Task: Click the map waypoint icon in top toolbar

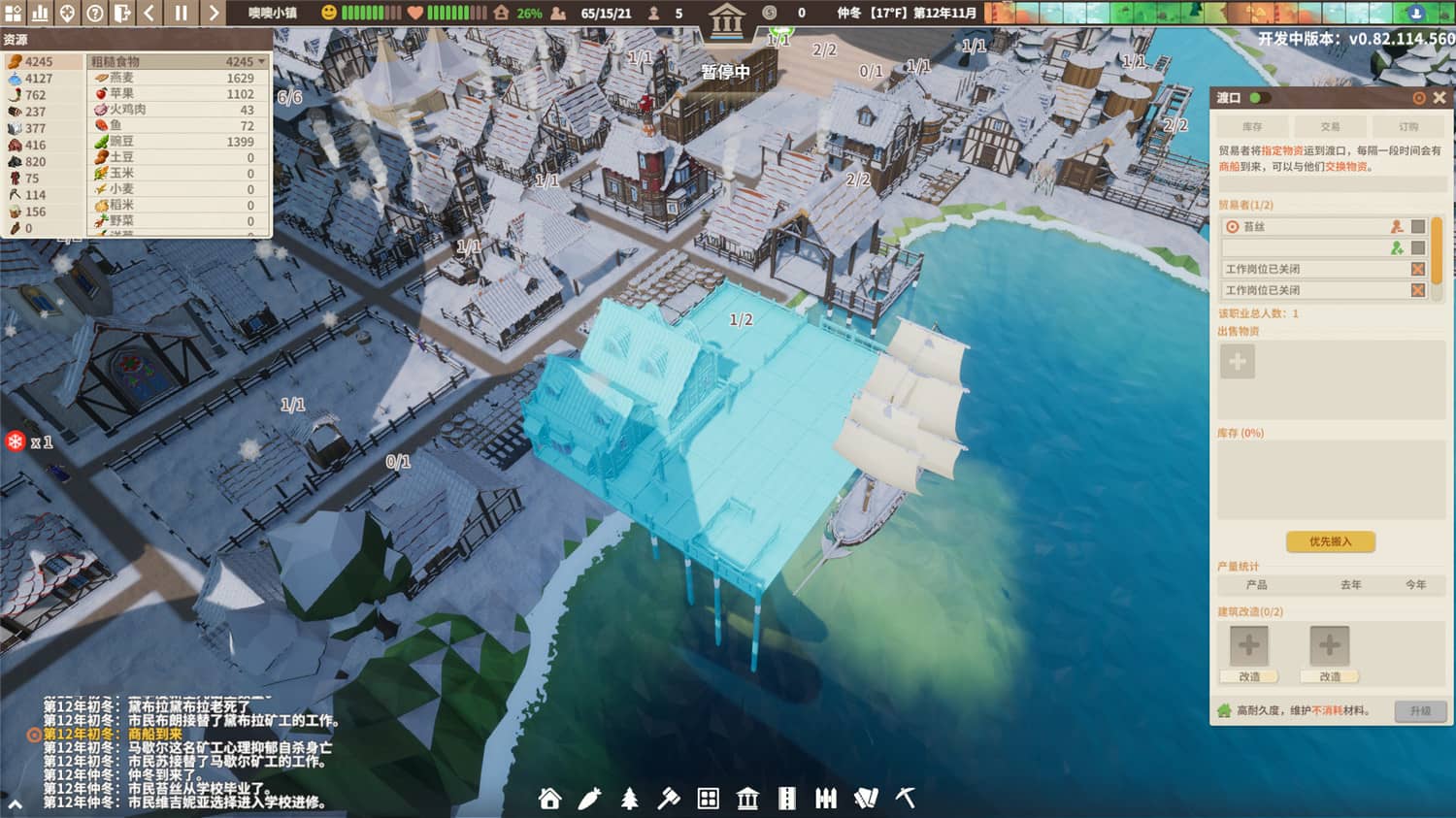Action: pyautogui.click(x=65, y=14)
